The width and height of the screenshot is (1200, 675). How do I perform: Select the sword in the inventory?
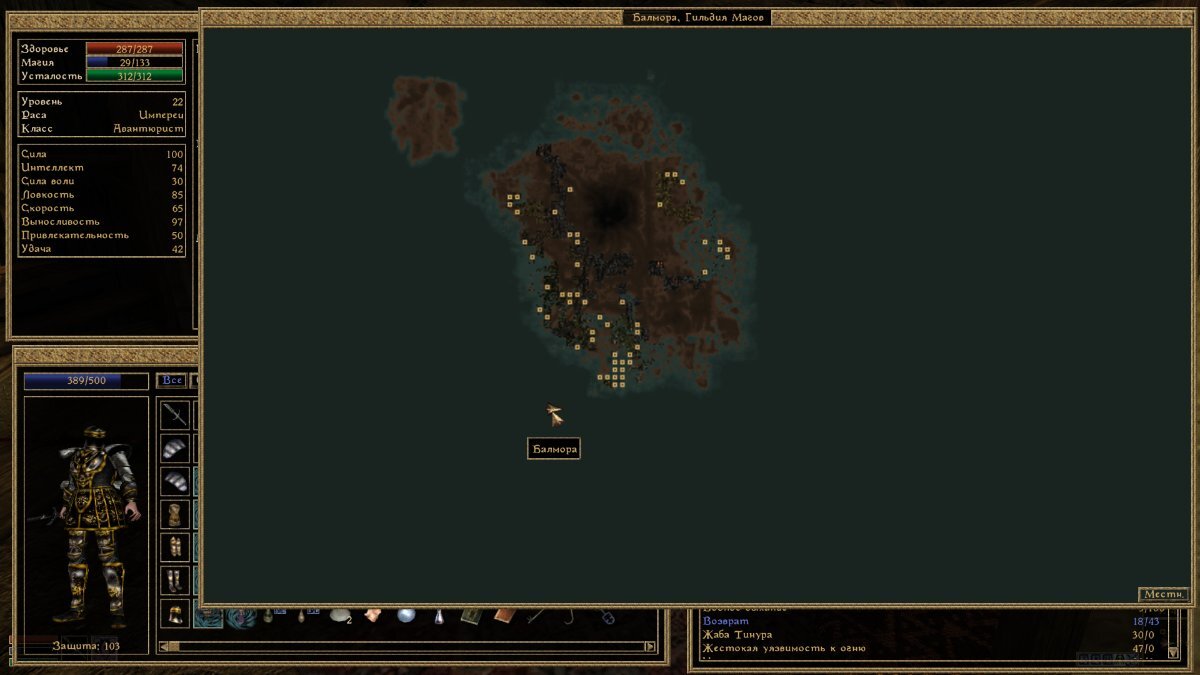[x=175, y=414]
